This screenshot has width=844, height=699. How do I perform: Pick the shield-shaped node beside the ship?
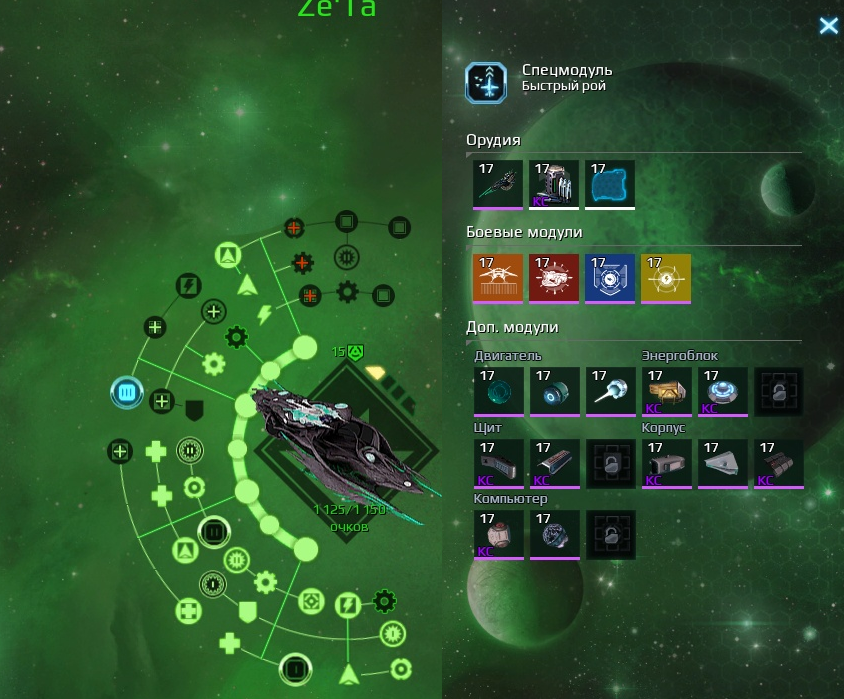tap(195, 407)
